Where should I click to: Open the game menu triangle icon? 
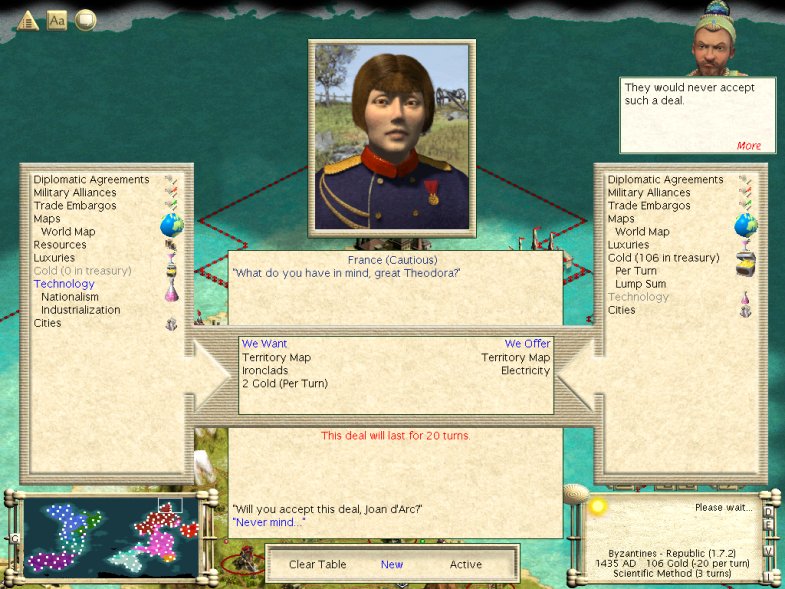click(x=27, y=20)
